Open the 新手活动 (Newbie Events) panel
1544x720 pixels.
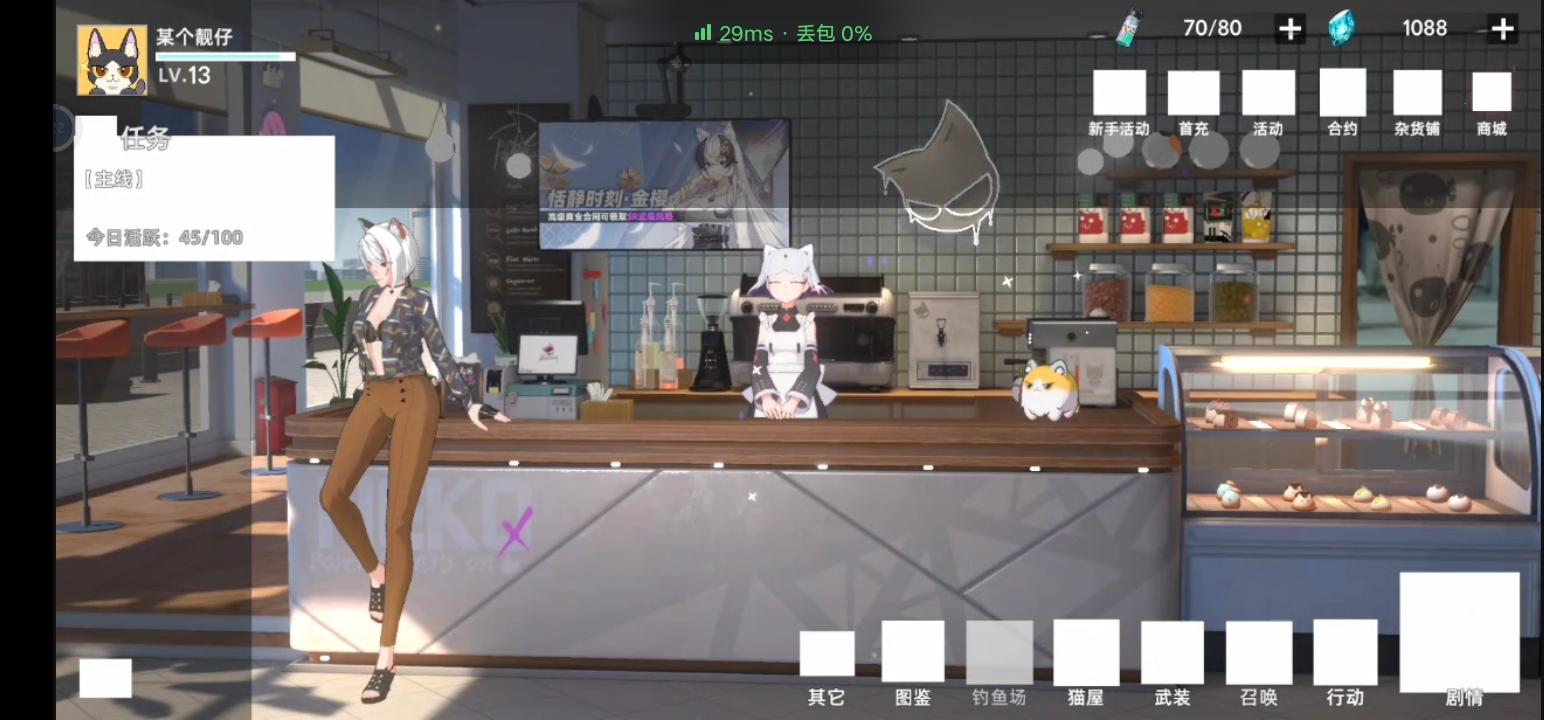coord(1117,90)
